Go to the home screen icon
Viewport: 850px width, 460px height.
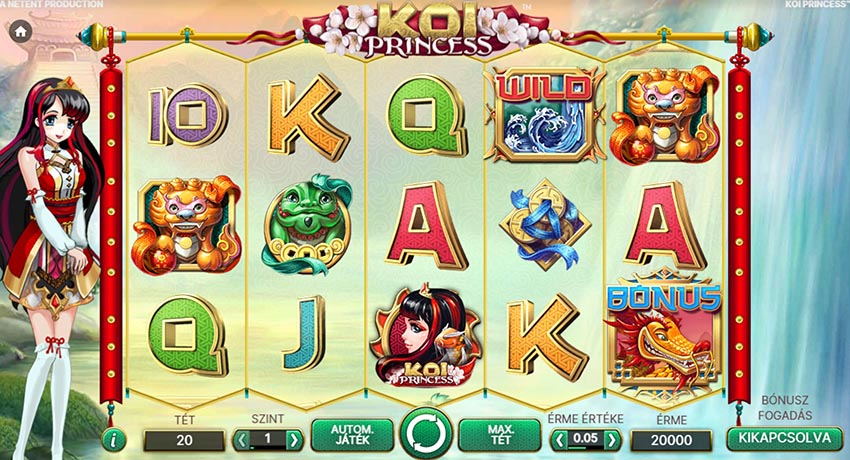tap(19, 31)
